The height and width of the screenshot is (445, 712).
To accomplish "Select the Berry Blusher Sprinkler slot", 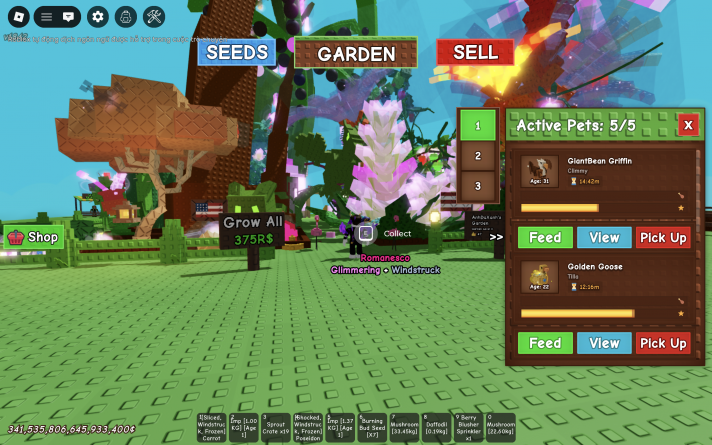I will (x=468, y=427).
